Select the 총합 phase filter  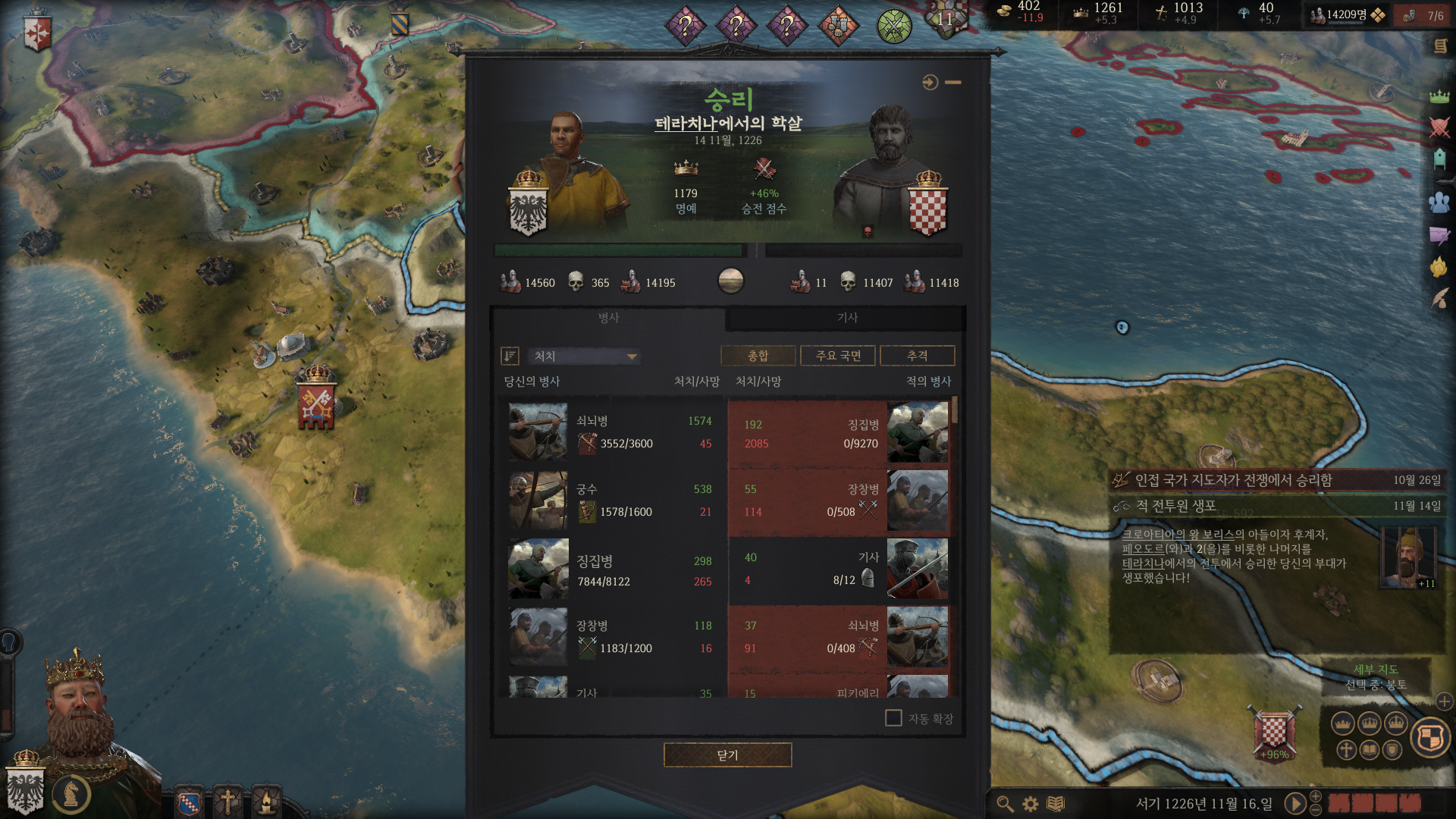pyautogui.click(x=758, y=356)
